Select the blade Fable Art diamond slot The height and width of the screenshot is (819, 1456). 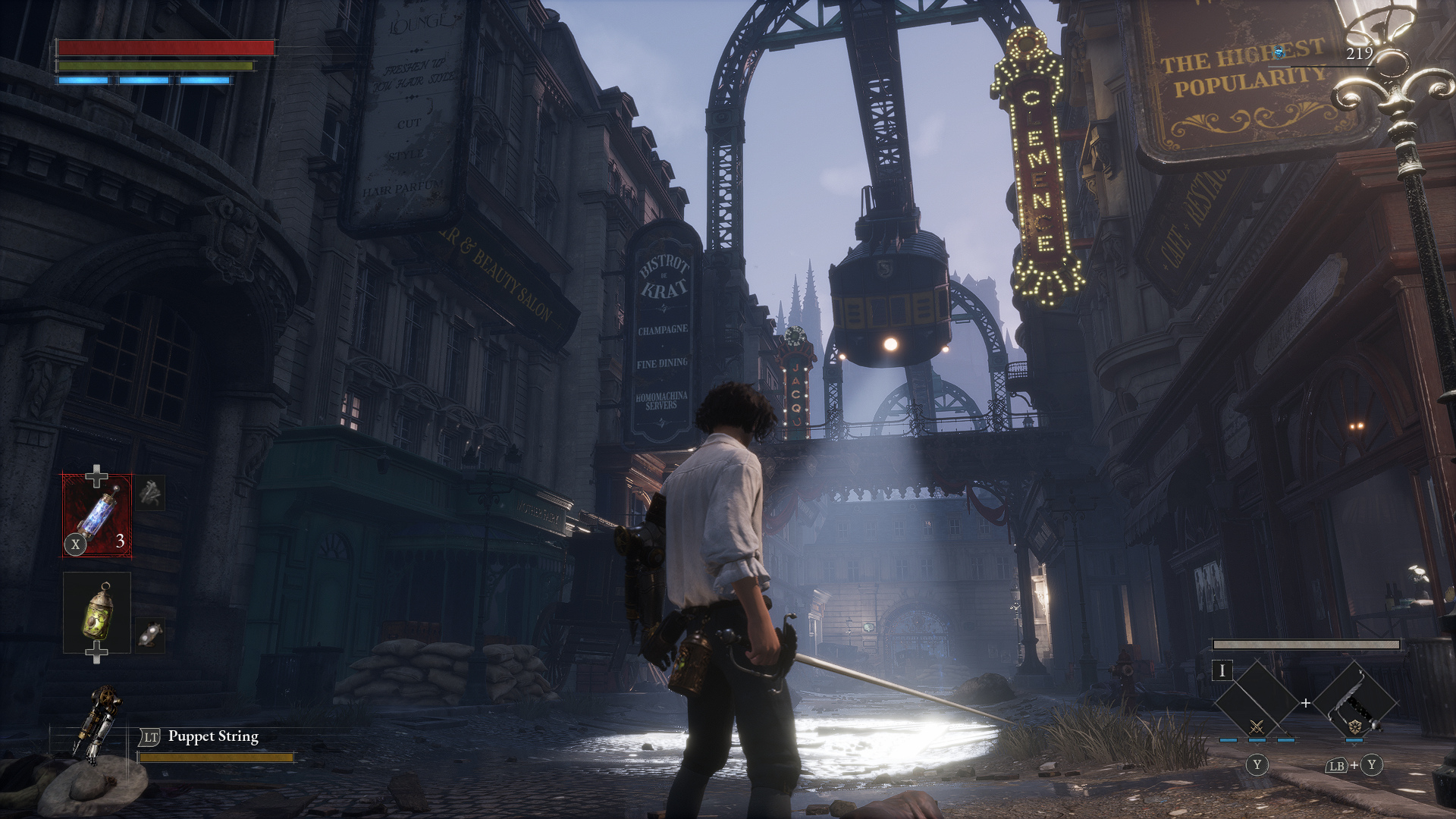pos(1257,703)
